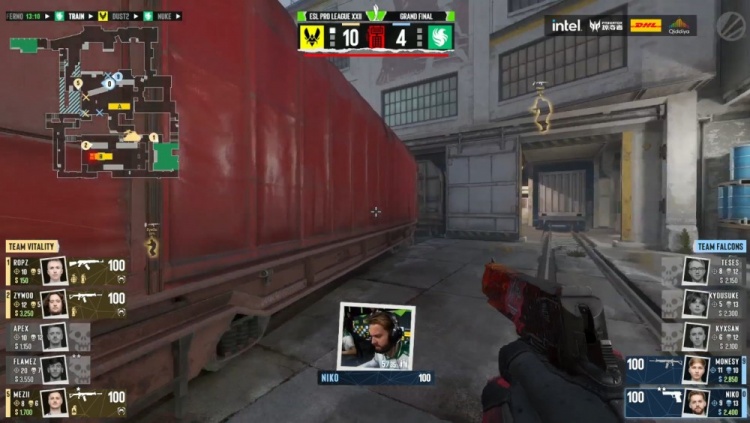Click the Intel sponsor logo
Image resolution: width=750 pixels, height=423 pixels.
click(565, 25)
